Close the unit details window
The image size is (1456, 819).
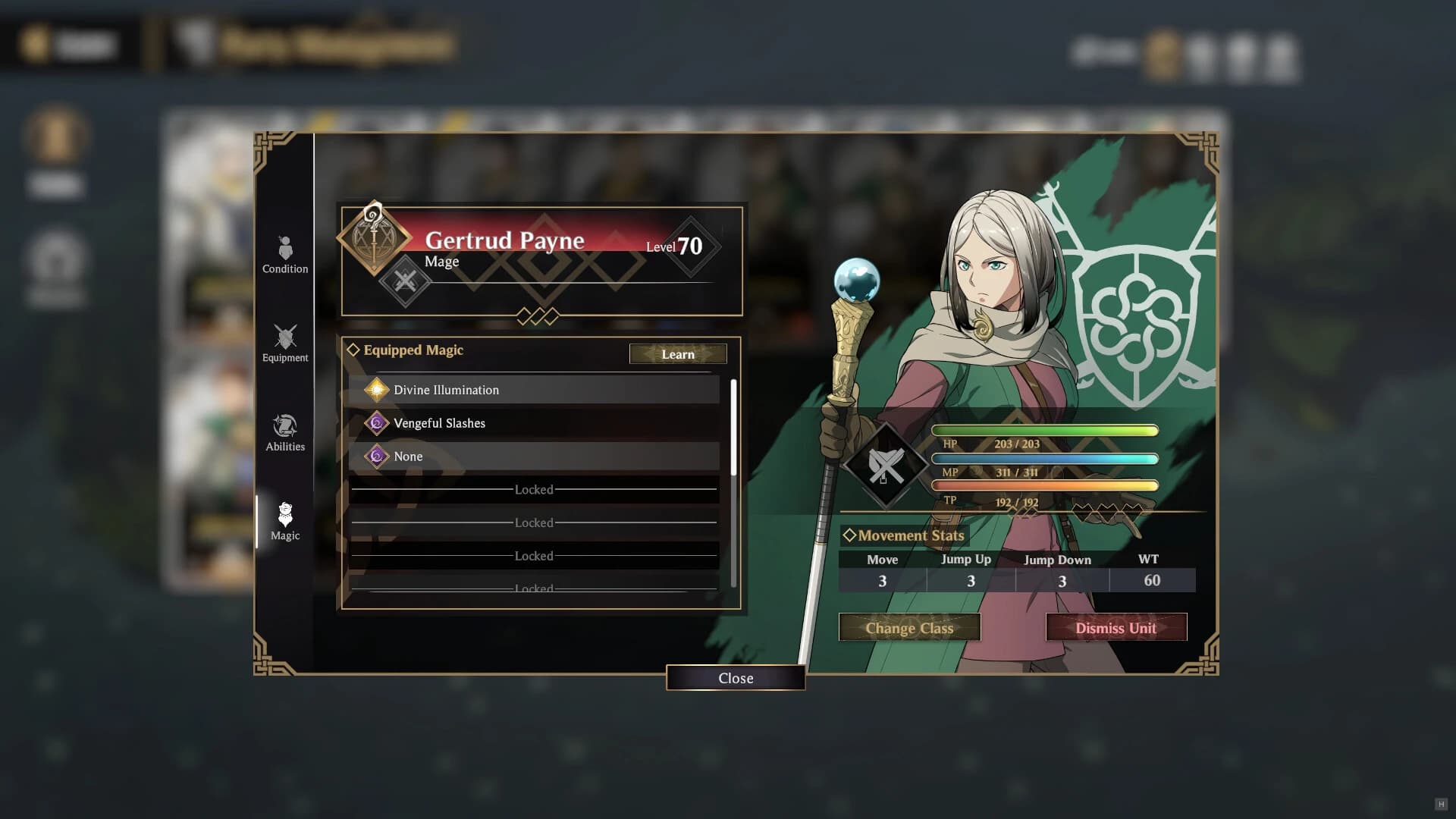(x=735, y=678)
